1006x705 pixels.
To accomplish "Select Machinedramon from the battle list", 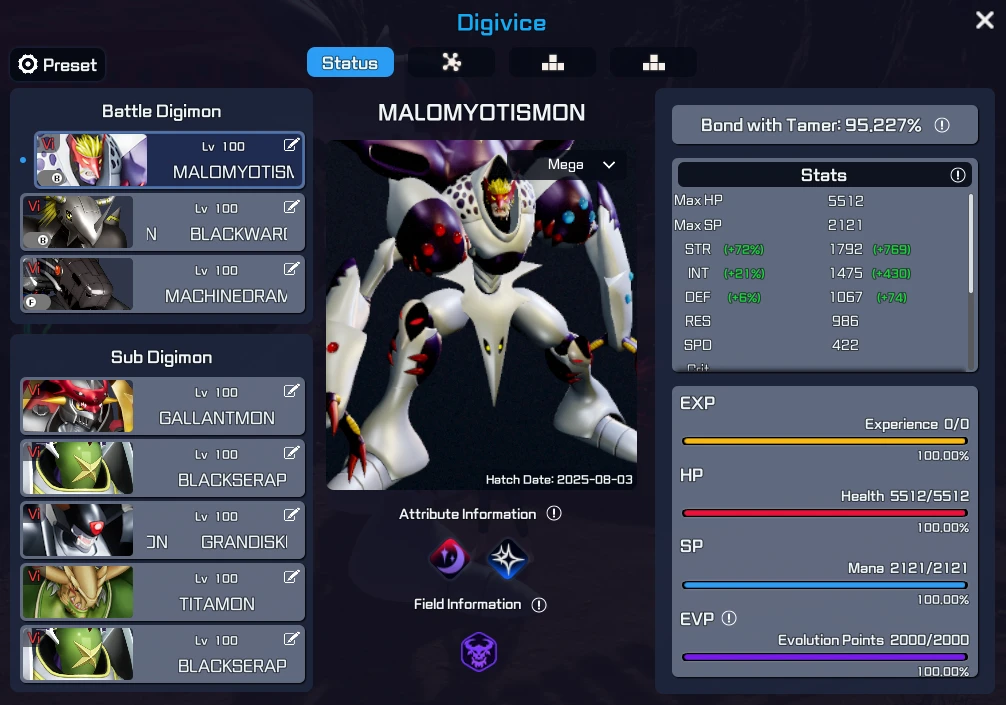I will [x=163, y=284].
